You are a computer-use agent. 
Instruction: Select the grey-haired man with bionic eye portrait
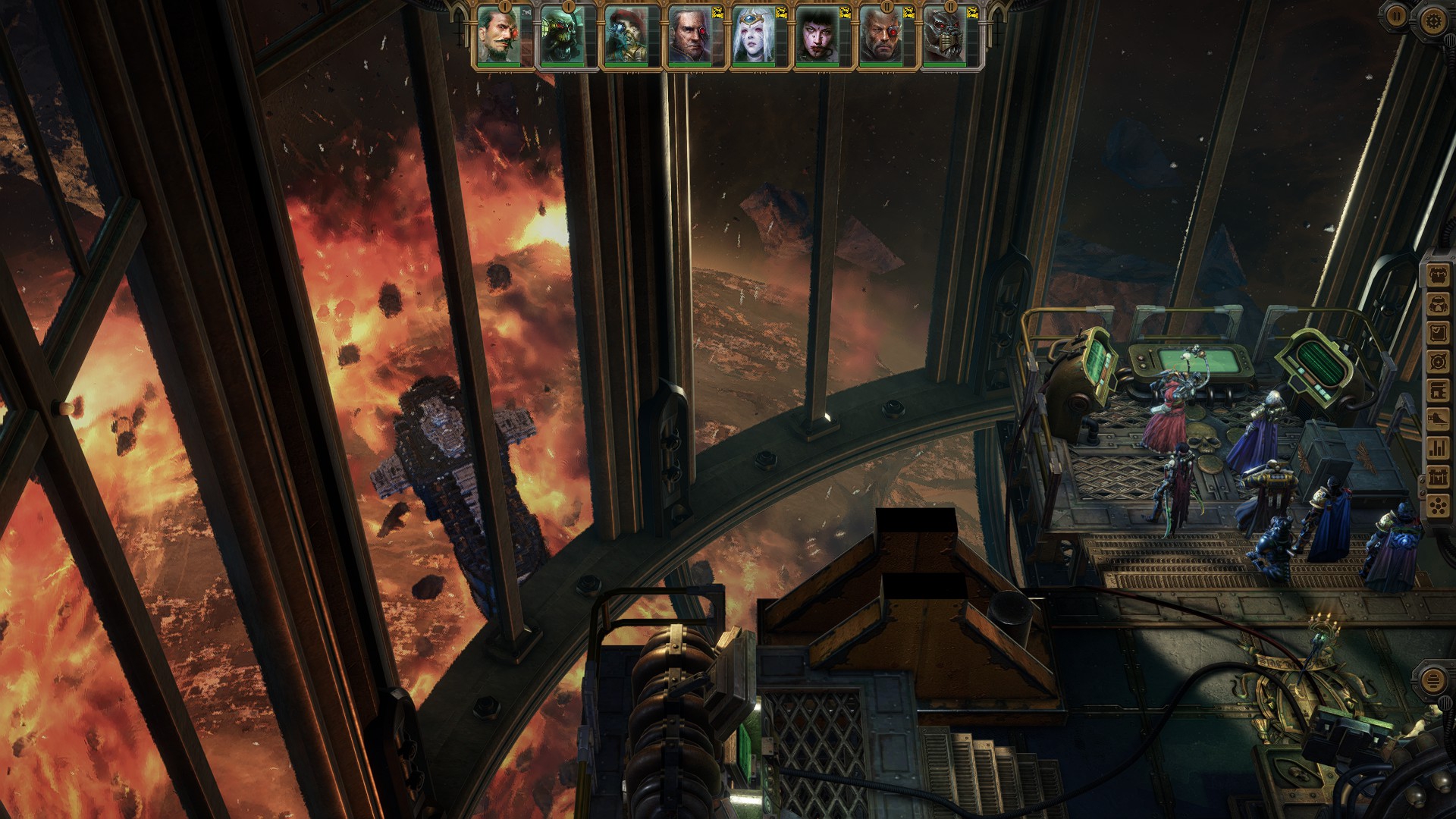691,37
